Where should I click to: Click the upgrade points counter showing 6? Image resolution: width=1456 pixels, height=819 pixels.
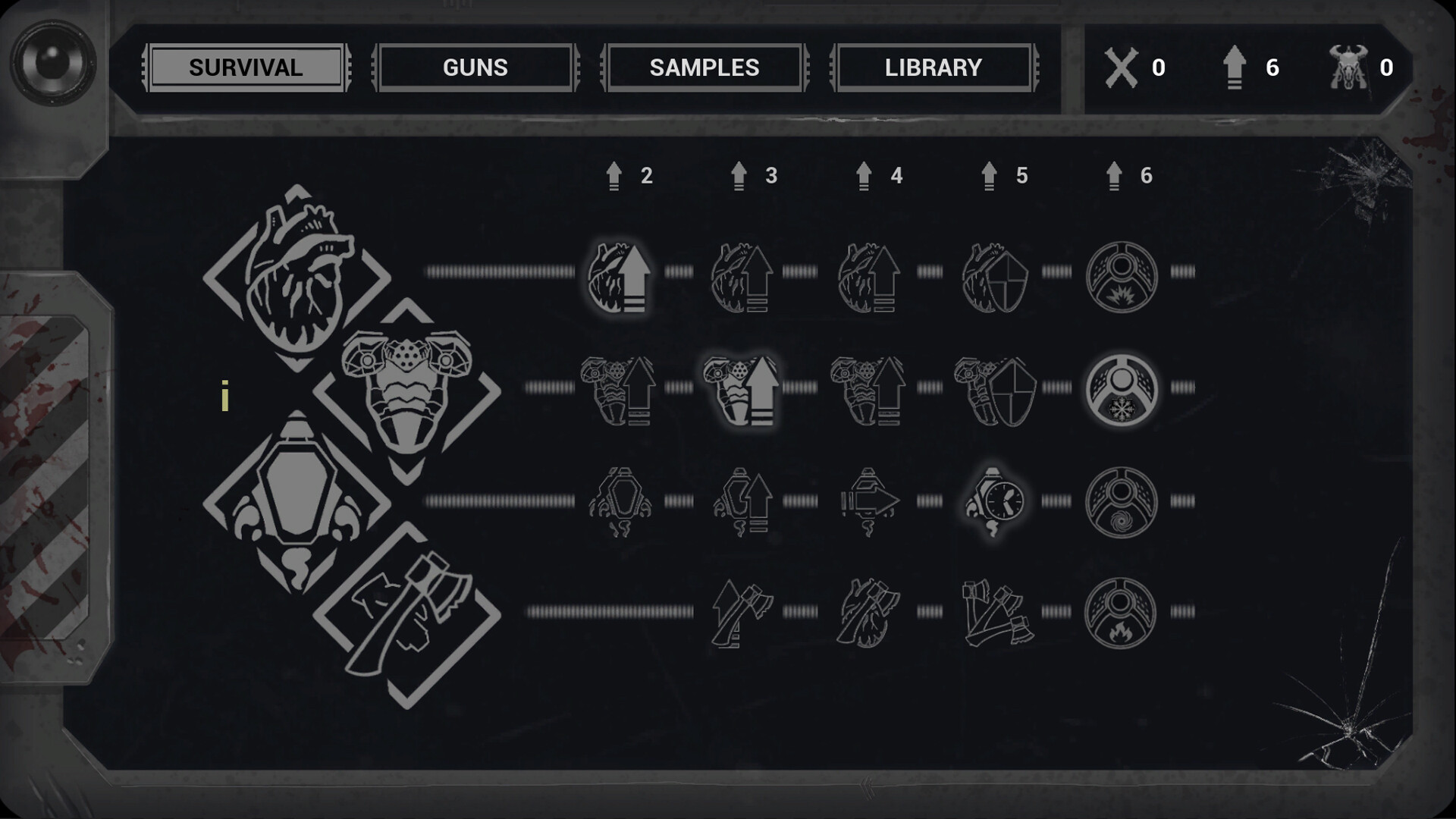click(1251, 67)
